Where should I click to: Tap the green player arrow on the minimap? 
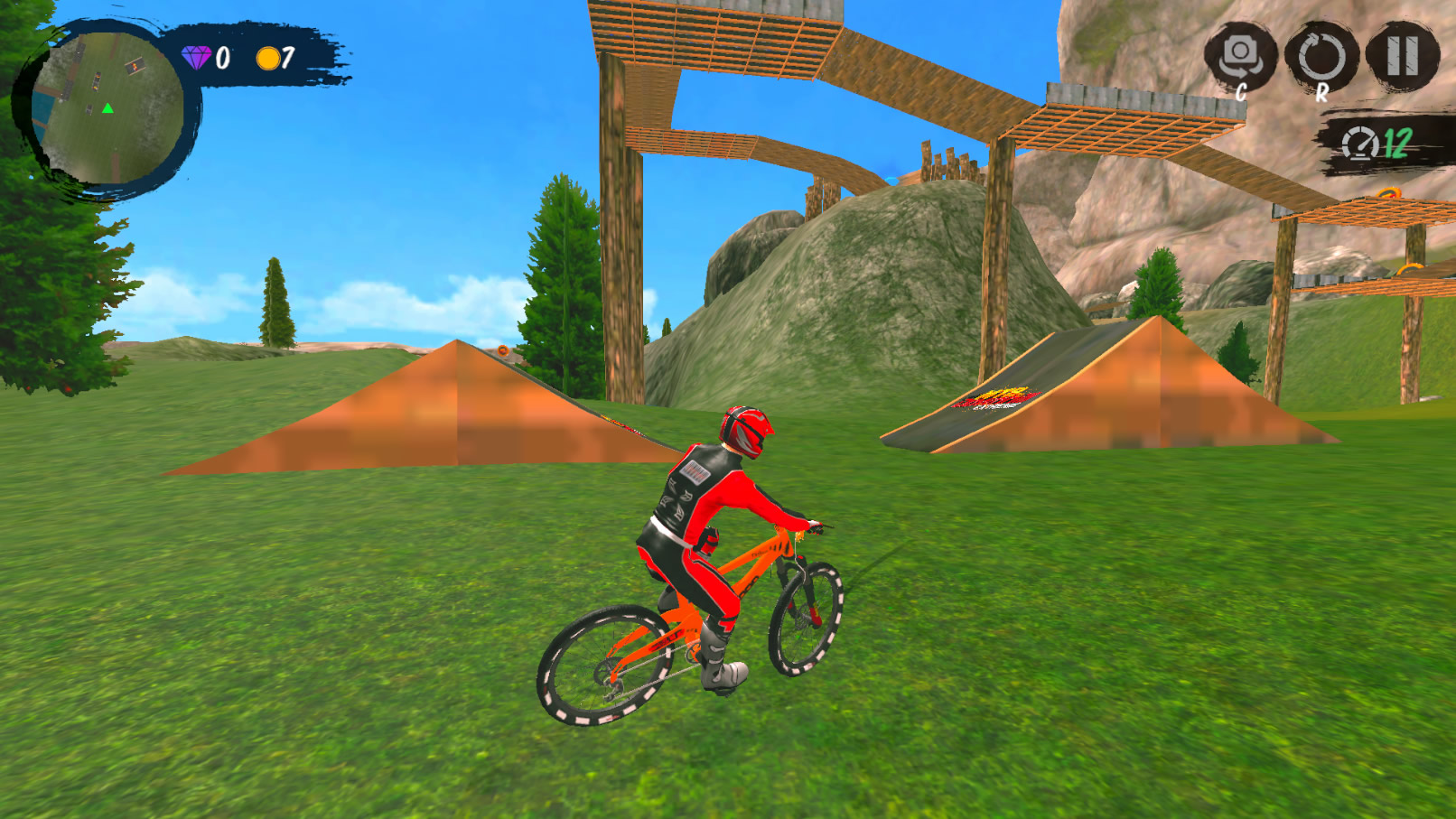(x=106, y=107)
